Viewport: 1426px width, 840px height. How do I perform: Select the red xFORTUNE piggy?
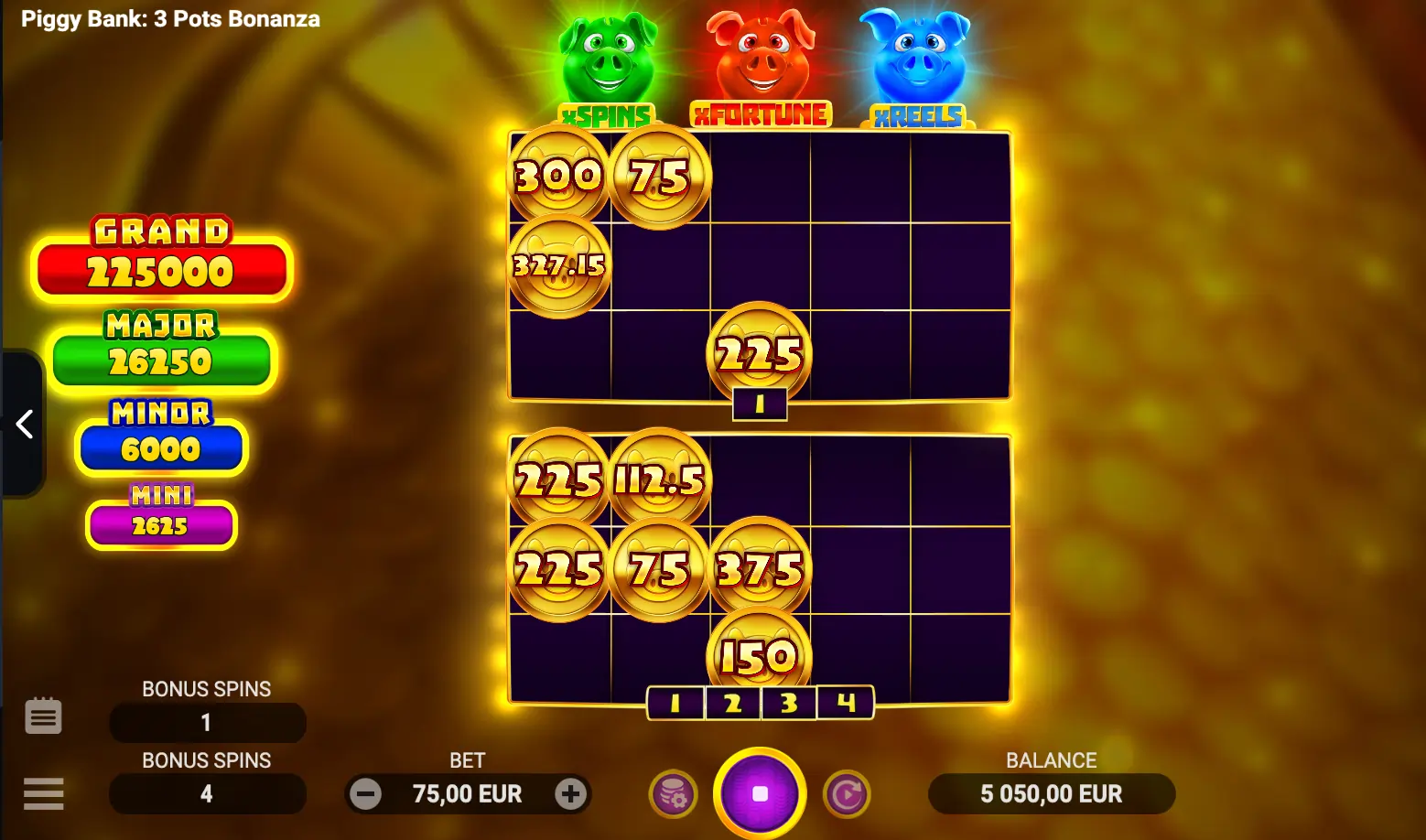tap(760, 55)
